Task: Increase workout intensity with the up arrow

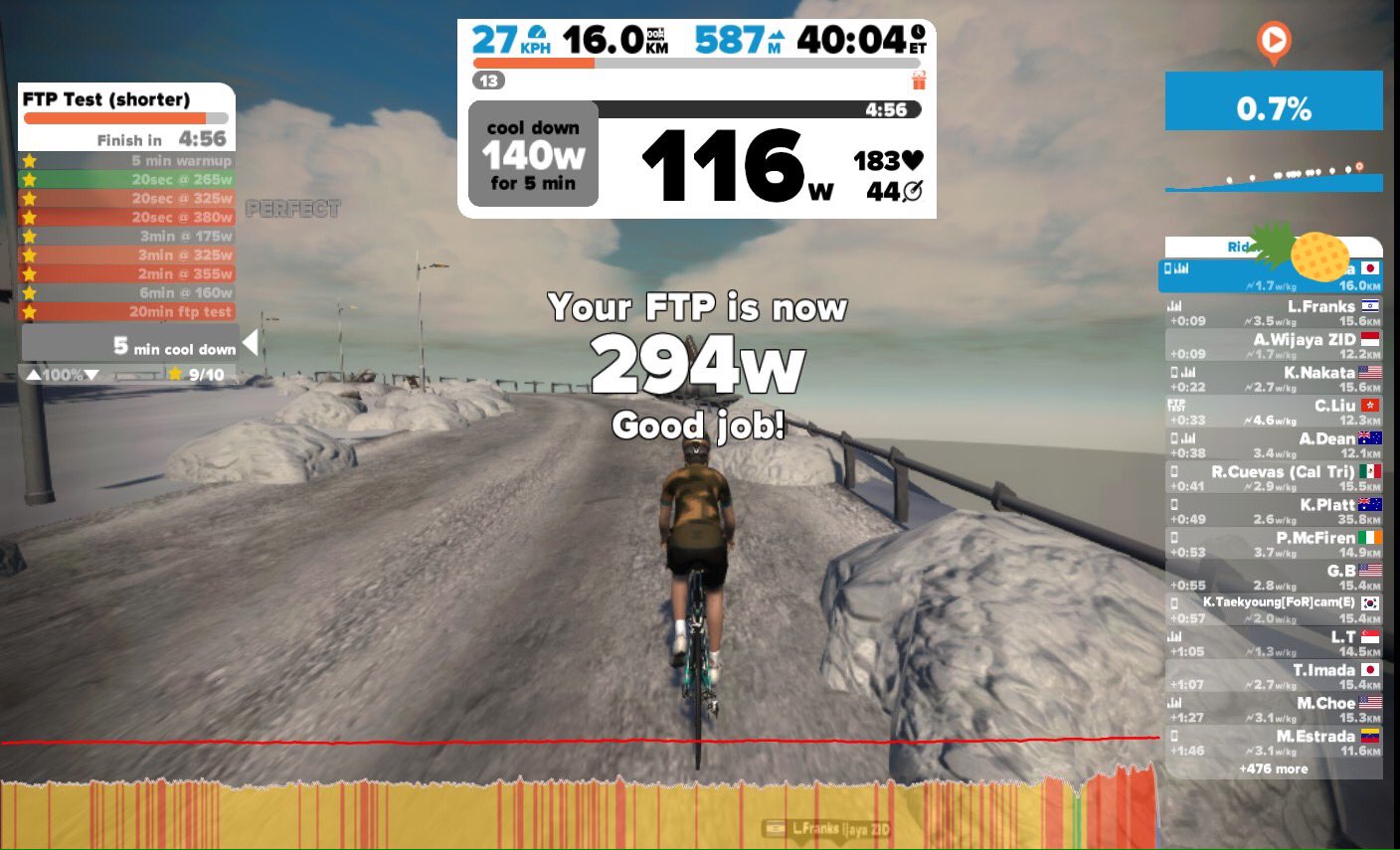Action: pyautogui.click(x=33, y=375)
